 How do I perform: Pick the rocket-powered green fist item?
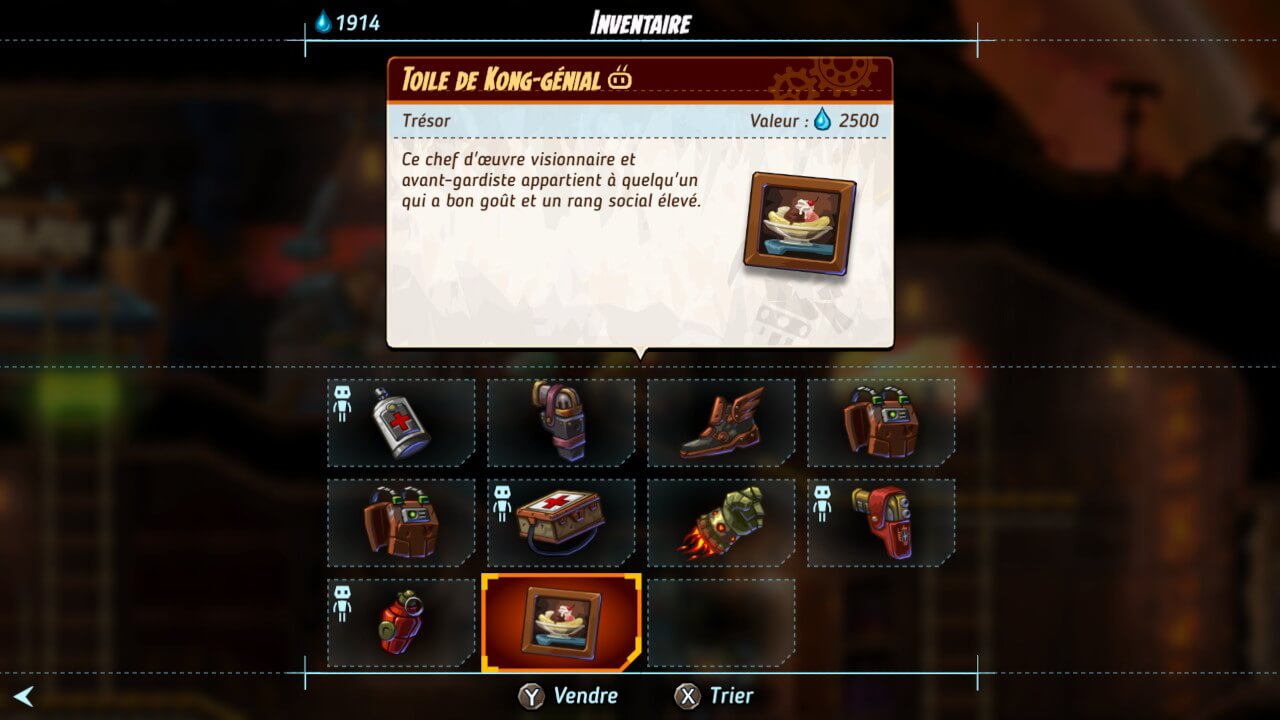pyautogui.click(x=721, y=522)
